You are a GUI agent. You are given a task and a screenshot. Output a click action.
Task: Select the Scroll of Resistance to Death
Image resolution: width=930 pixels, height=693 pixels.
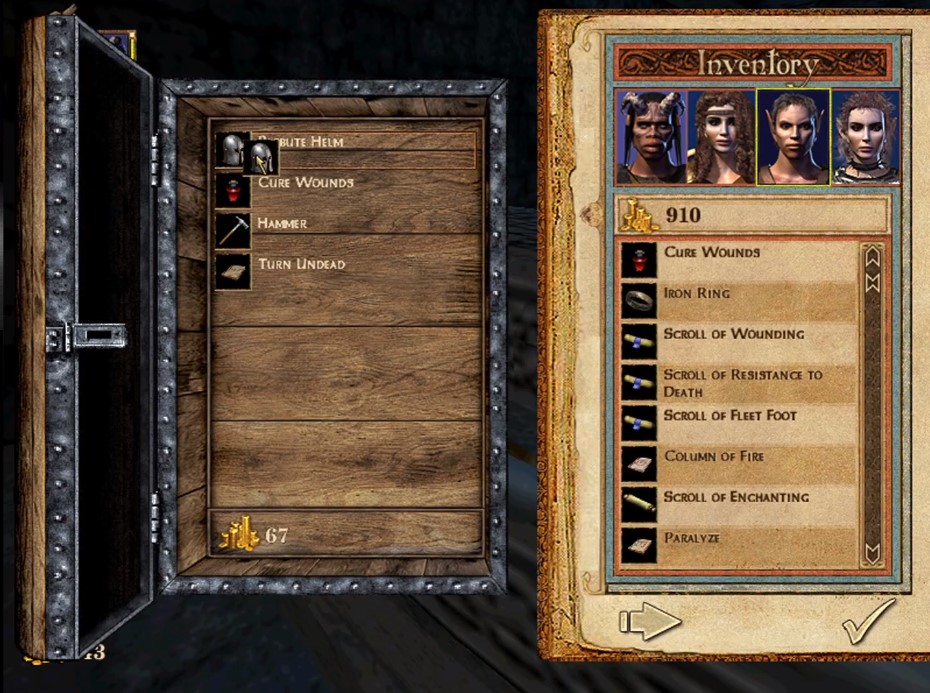pos(742,383)
